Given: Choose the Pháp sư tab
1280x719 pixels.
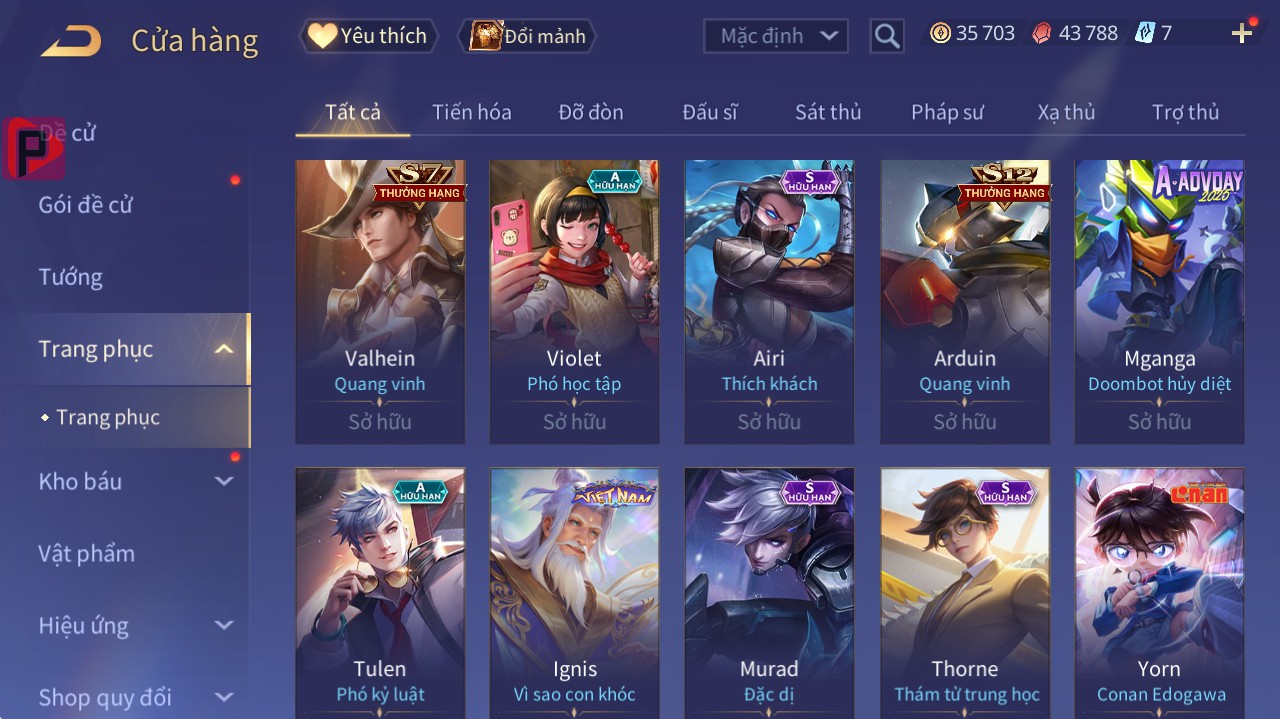Looking at the screenshot, I should coord(946,112).
